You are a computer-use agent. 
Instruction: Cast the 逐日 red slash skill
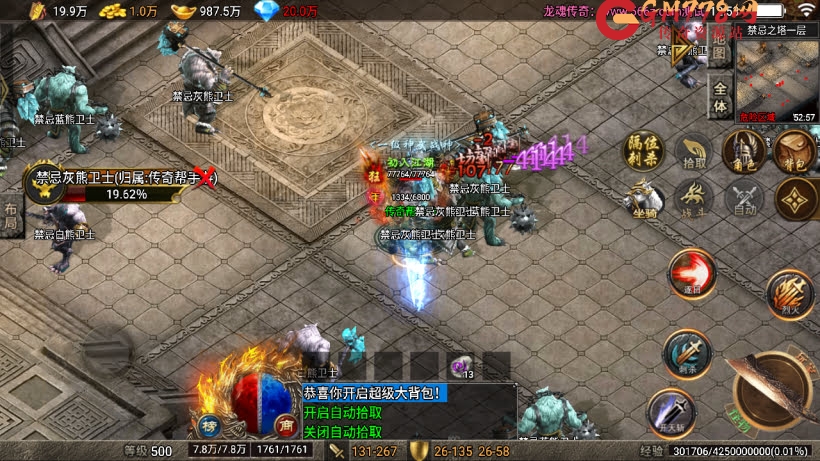tap(690, 274)
